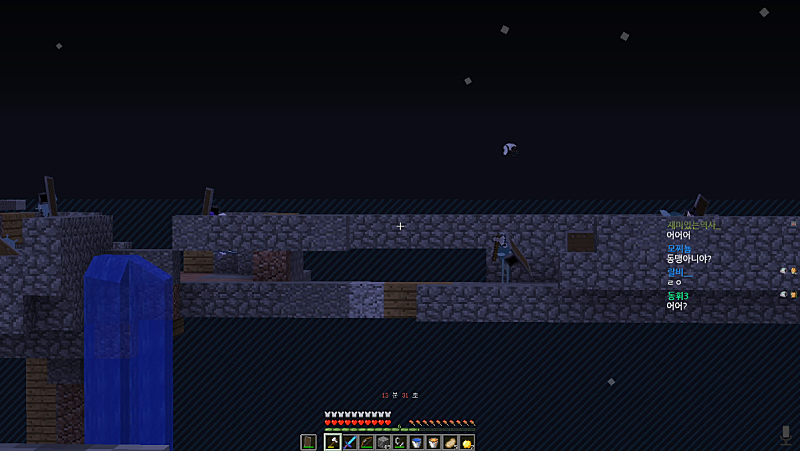Click the green 동휘3 player name
The width and height of the screenshot is (800, 451).
[677, 296]
